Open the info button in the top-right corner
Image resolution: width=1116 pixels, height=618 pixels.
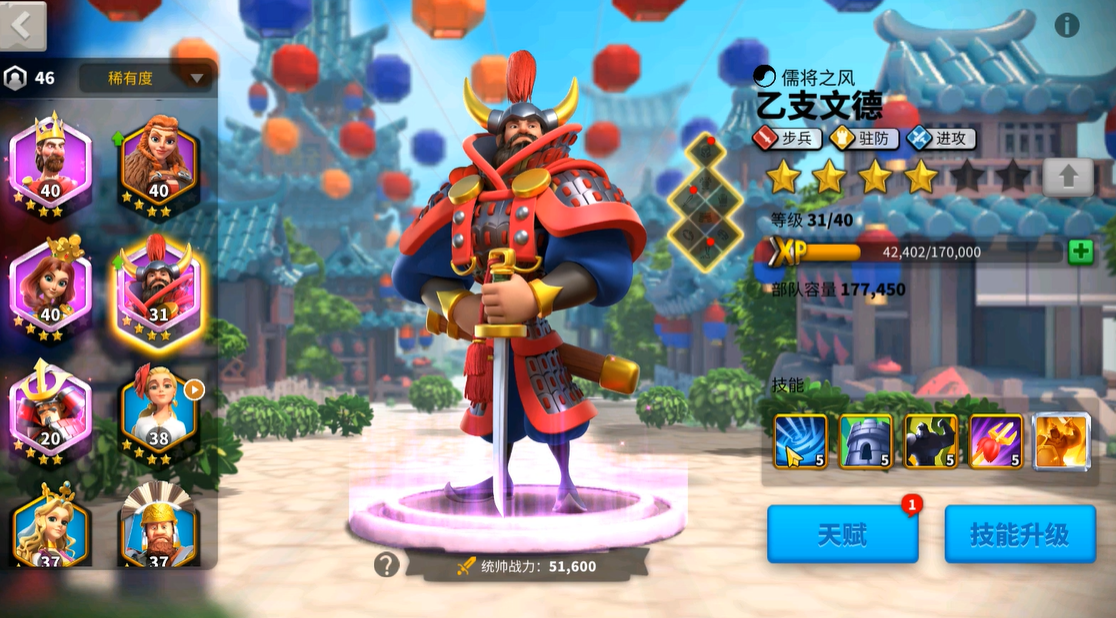(1067, 26)
